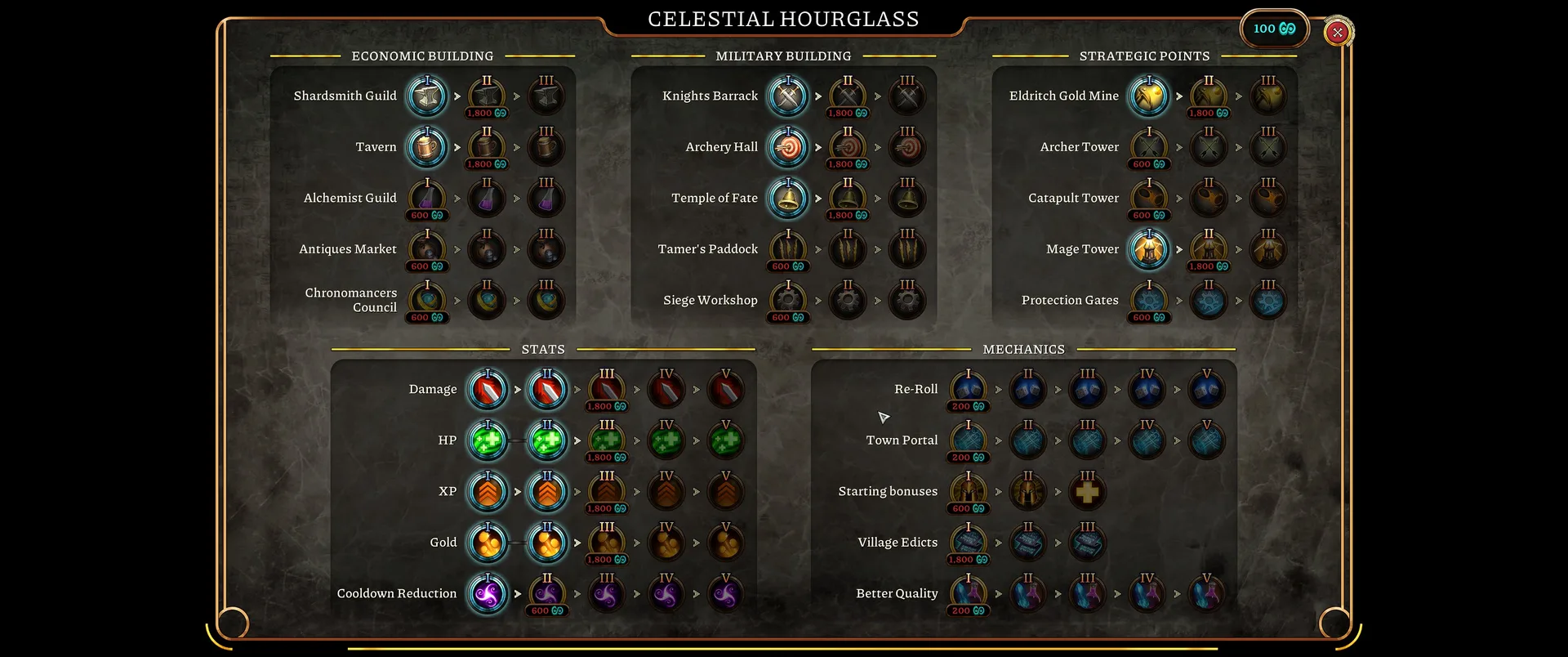Image resolution: width=1568 pixels, height=657 pixels.
Task: Buy Tavern tier II upgrade
Action: click(x=487, y=148)
